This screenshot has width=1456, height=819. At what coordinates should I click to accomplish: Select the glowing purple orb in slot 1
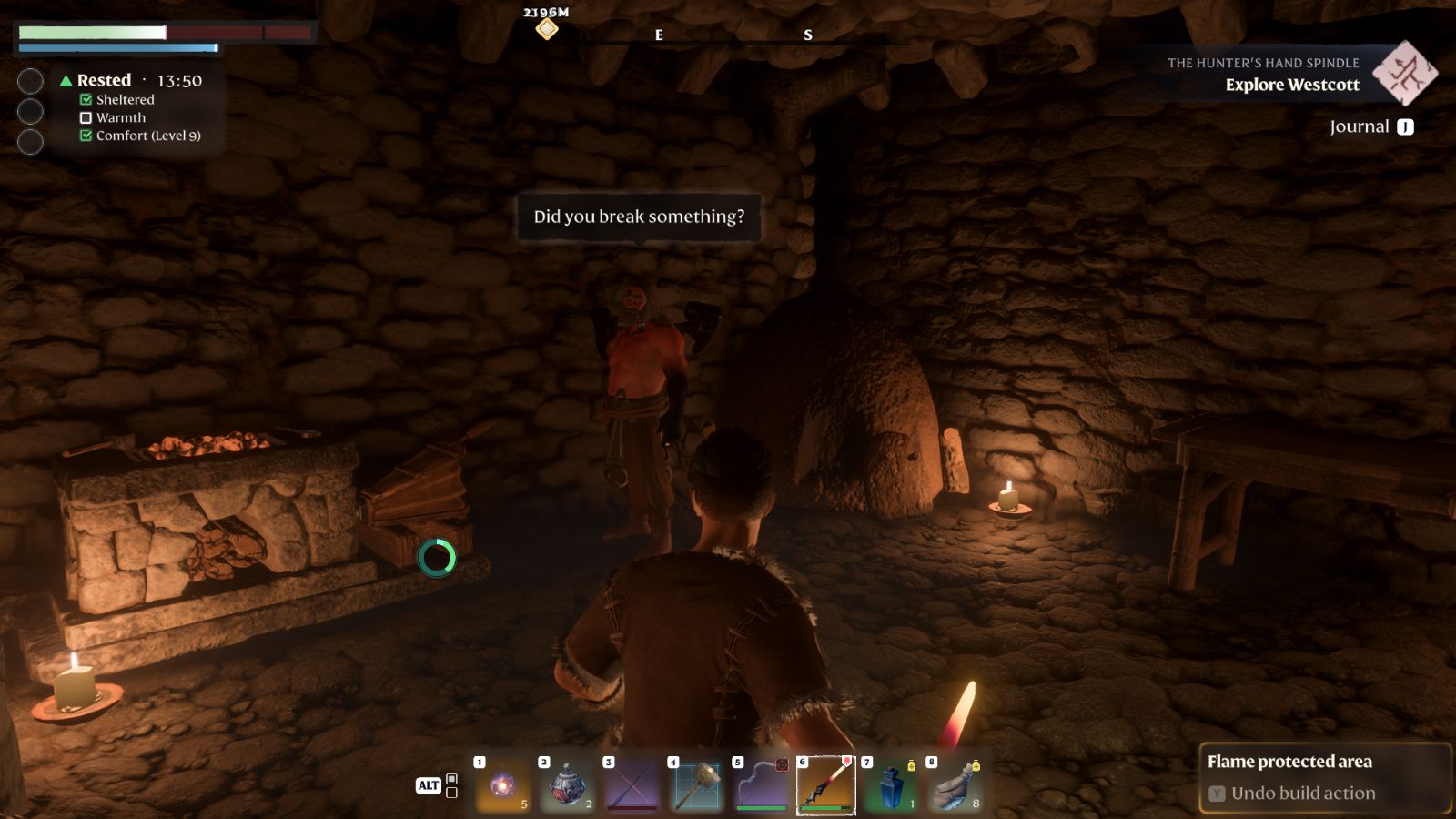click(x=502, y=785)
